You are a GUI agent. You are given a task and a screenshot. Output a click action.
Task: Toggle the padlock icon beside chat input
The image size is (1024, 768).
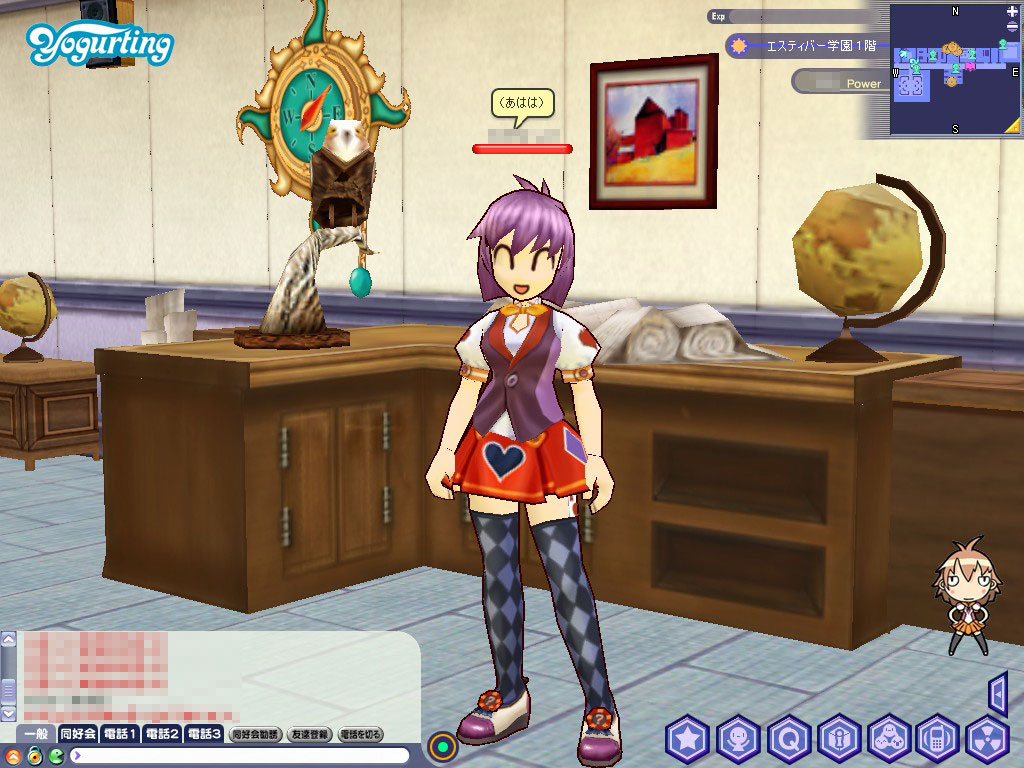click(x=34, y=755)
